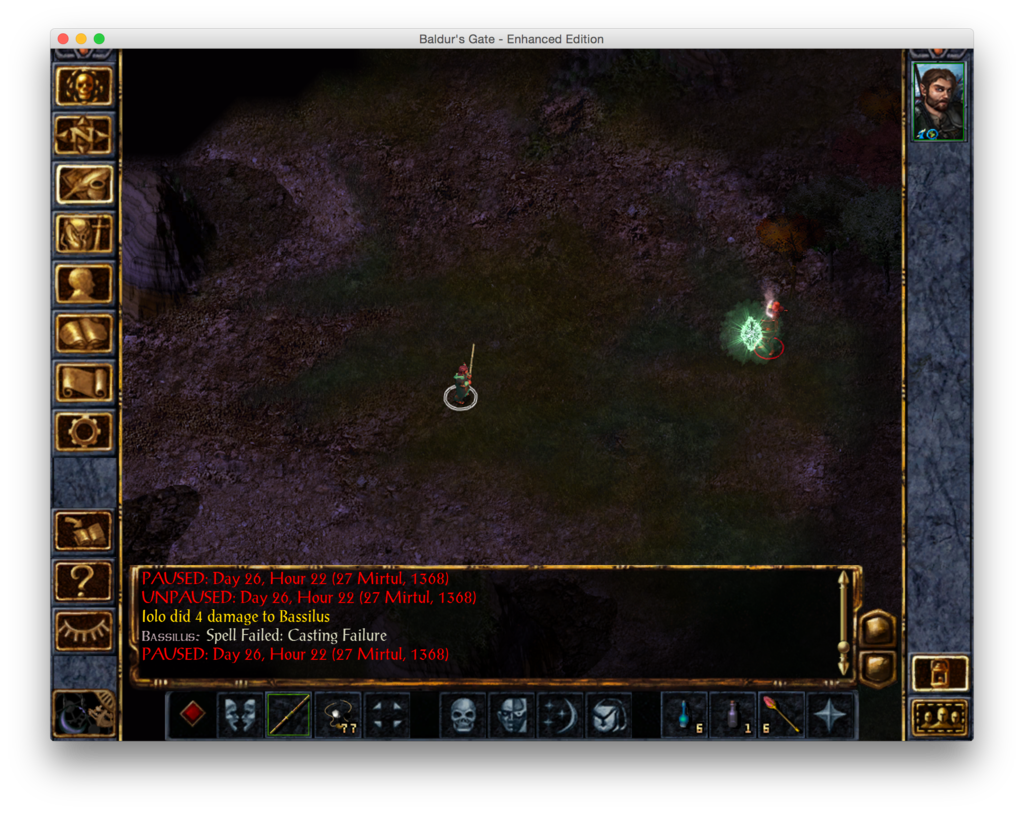1024x813 pixels.
Task: Open the priest scroll button
Action: pos(84,382)
